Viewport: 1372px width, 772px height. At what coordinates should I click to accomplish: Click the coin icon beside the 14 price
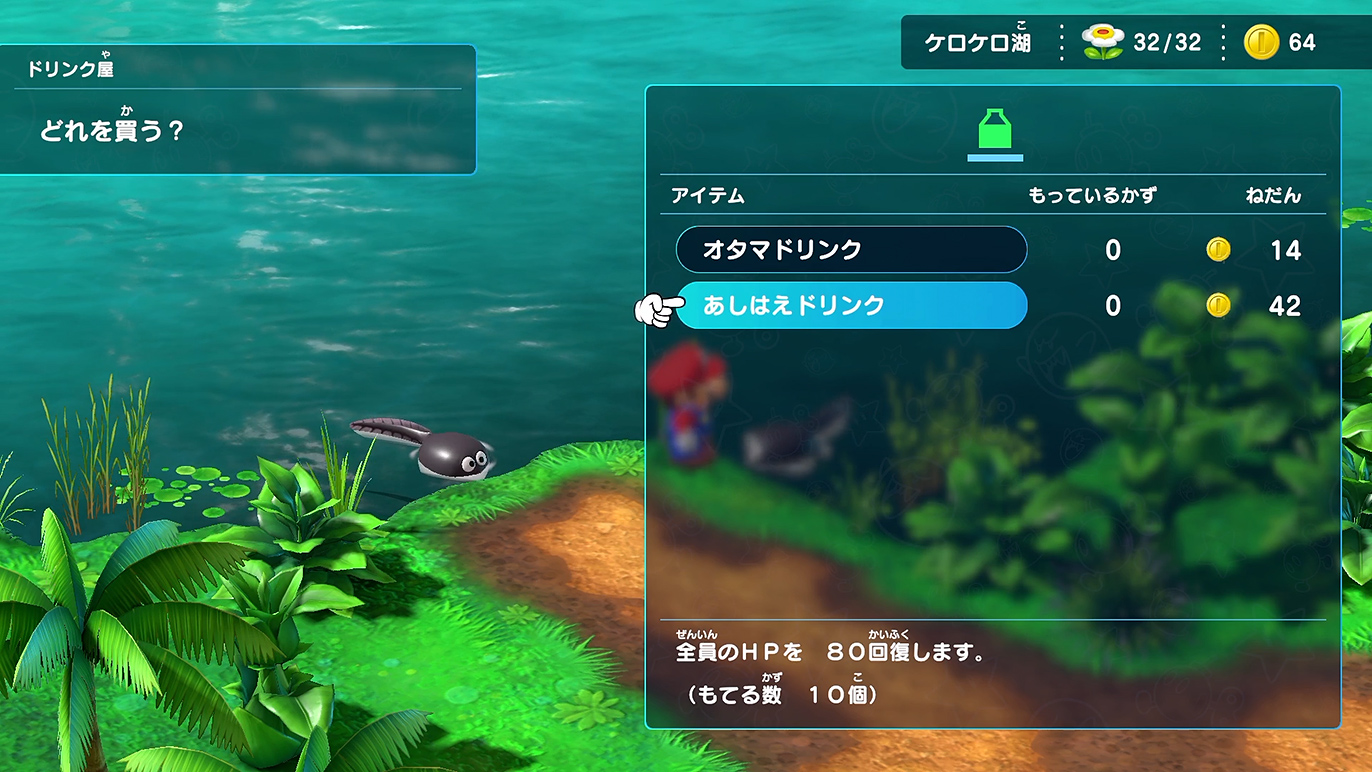(1218, 250)
